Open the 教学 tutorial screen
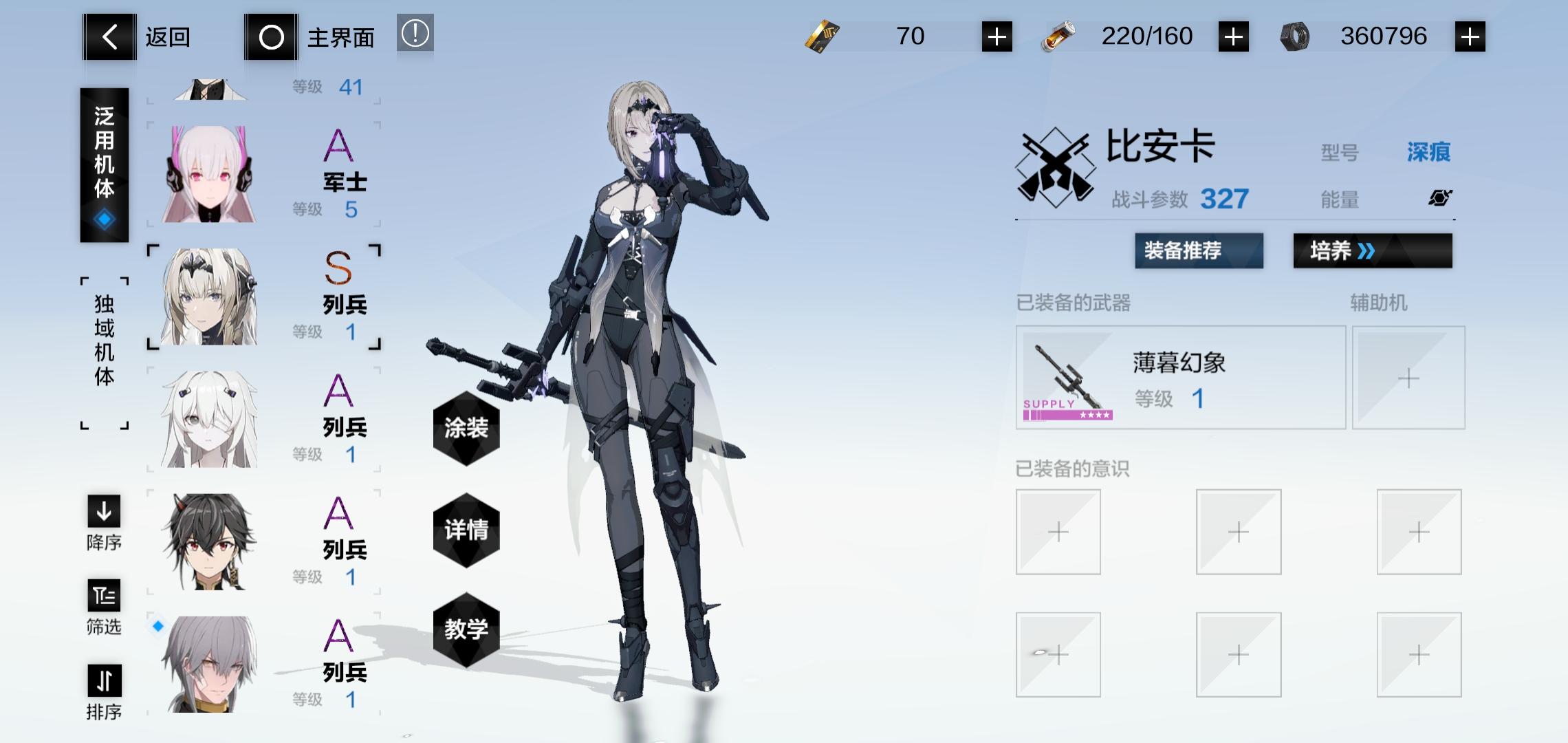Image resolution: width=1568 pixels, height=743 pixels. [466, 629]
